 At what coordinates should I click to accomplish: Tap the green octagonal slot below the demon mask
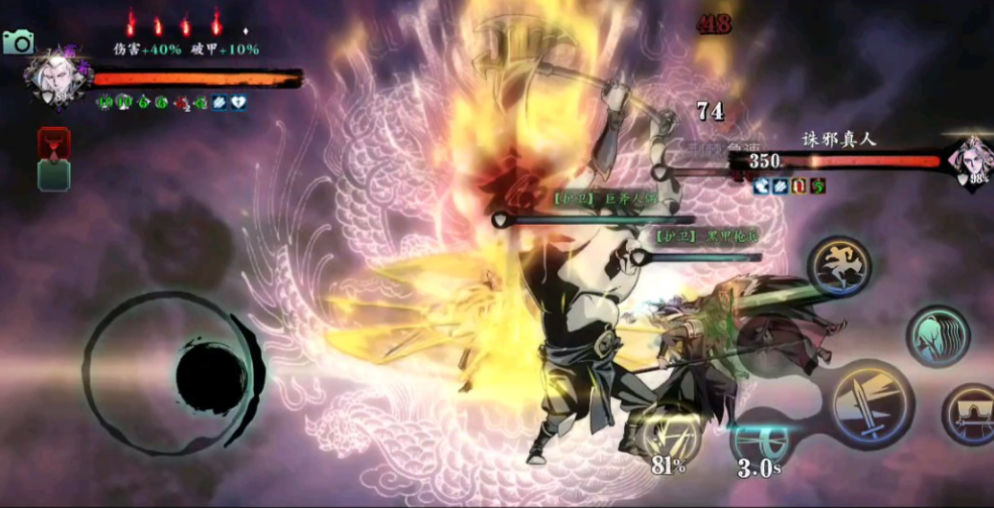pyautogui.click(x=53, y=175)
